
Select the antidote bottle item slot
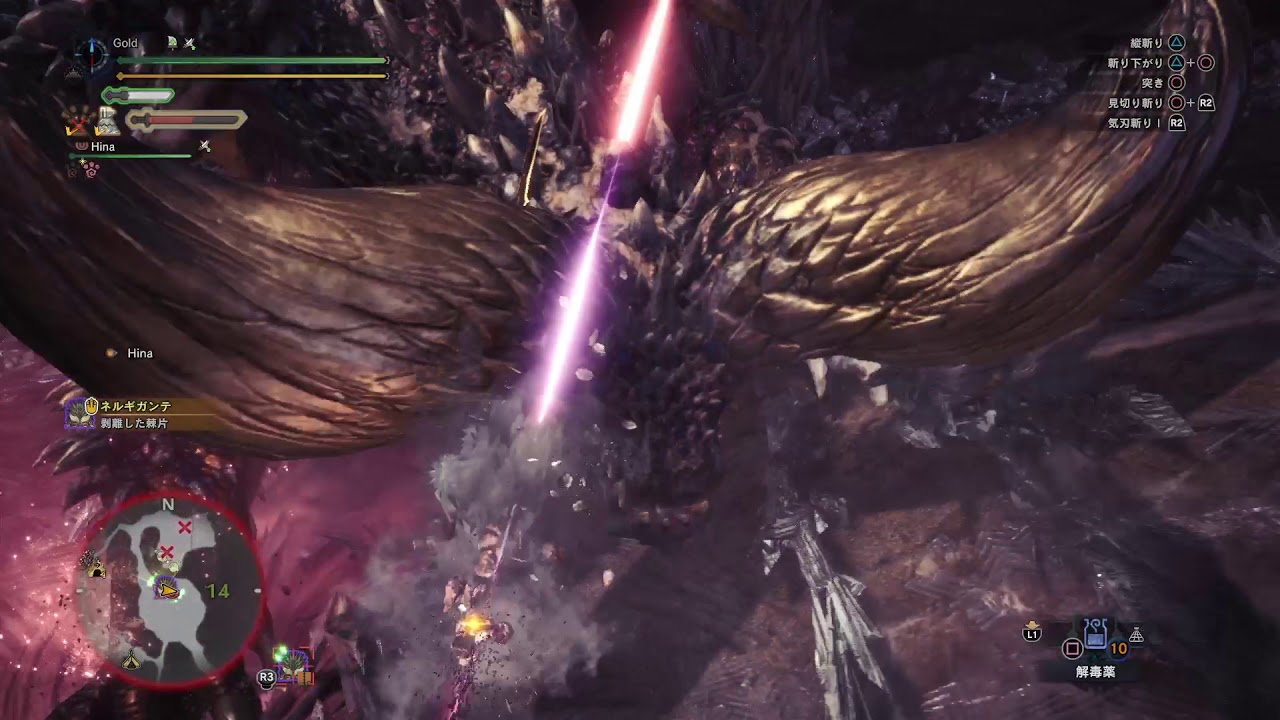click(1095, 634)
